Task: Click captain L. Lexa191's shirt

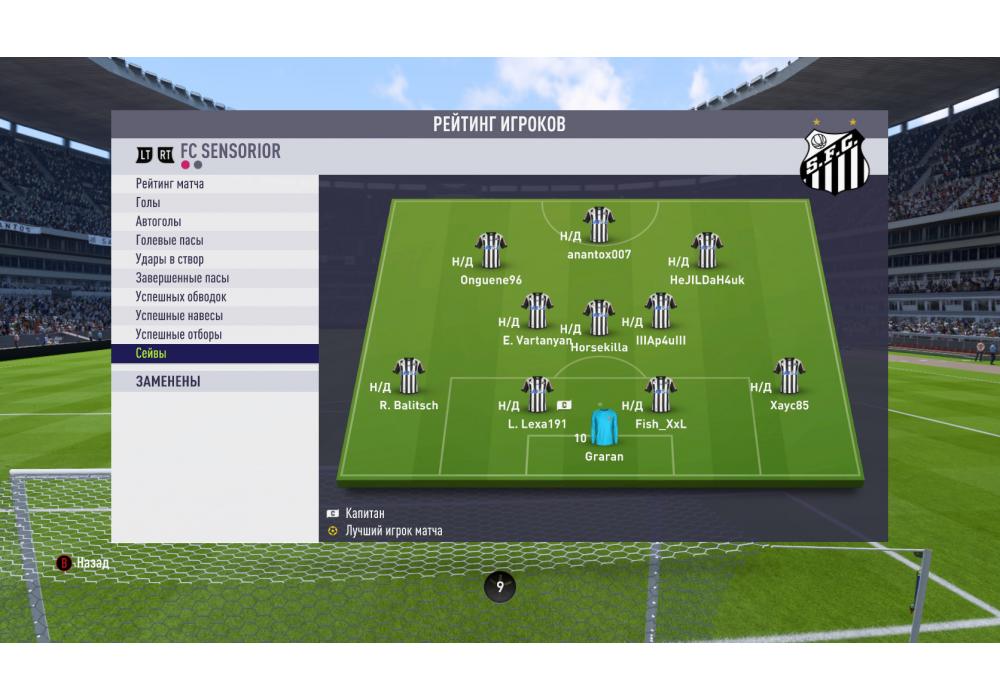Action: (x=538, y=394)
